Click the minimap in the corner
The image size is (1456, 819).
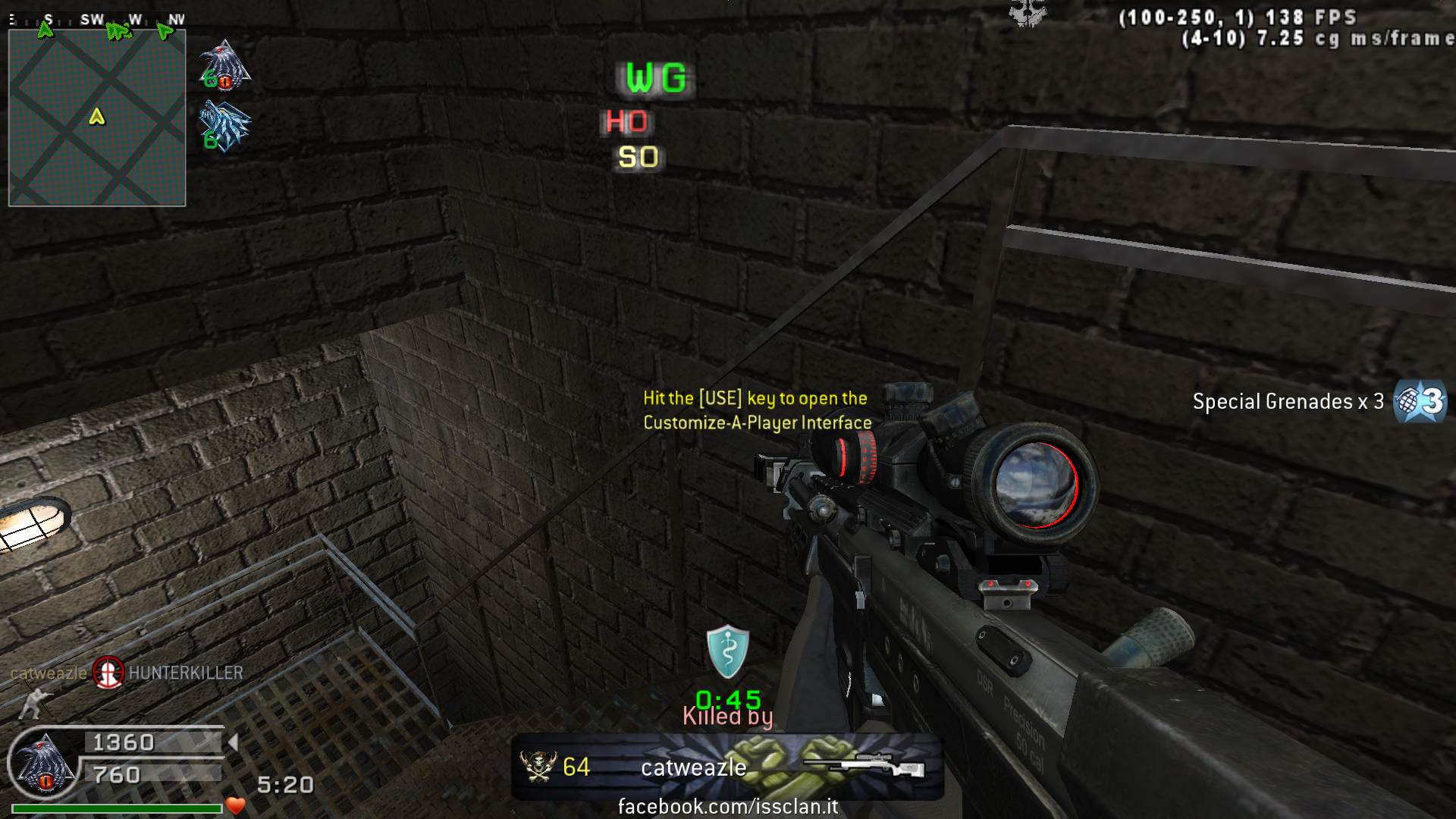97,118
